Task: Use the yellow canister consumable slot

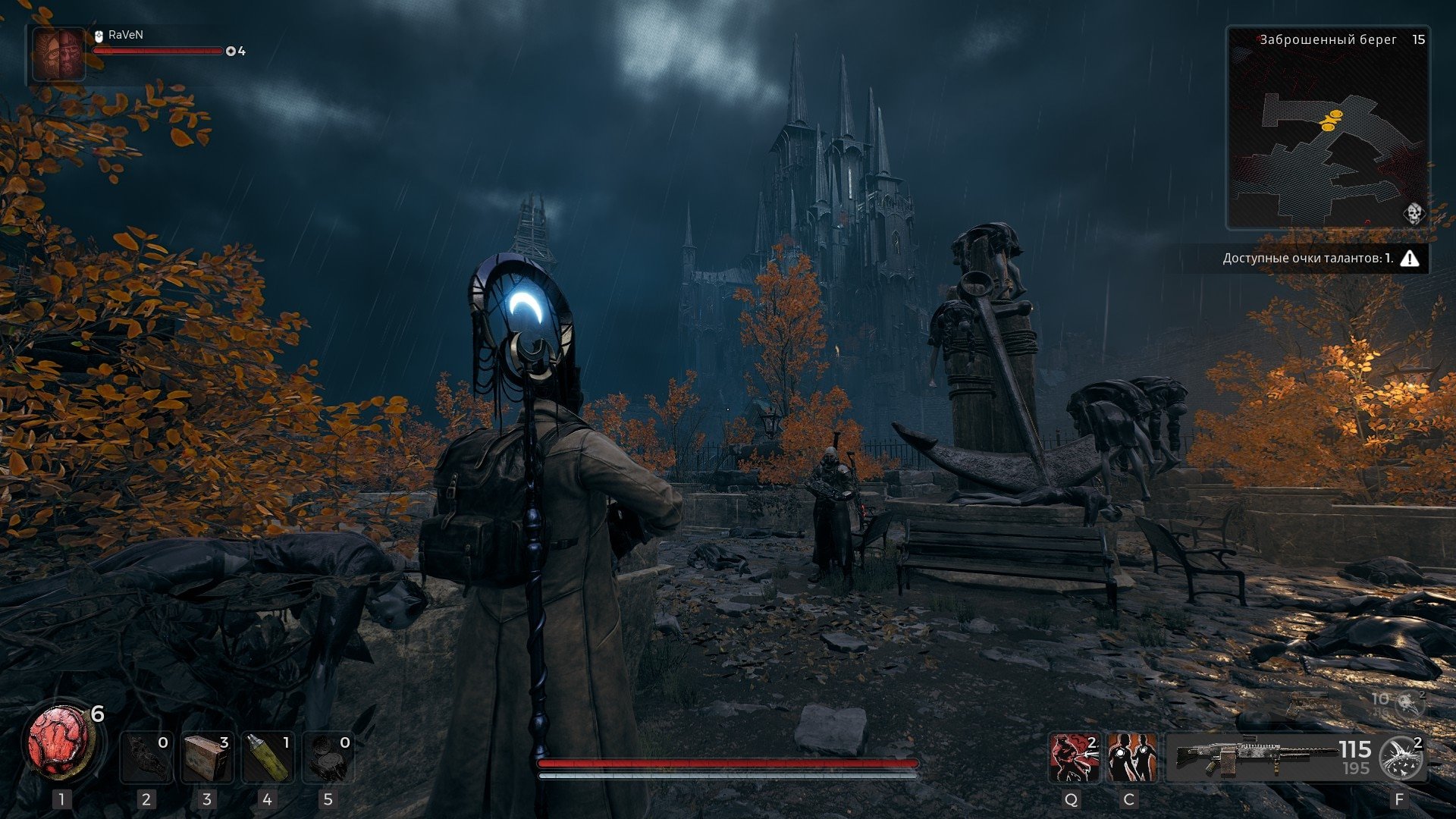Action: (267, 758)
